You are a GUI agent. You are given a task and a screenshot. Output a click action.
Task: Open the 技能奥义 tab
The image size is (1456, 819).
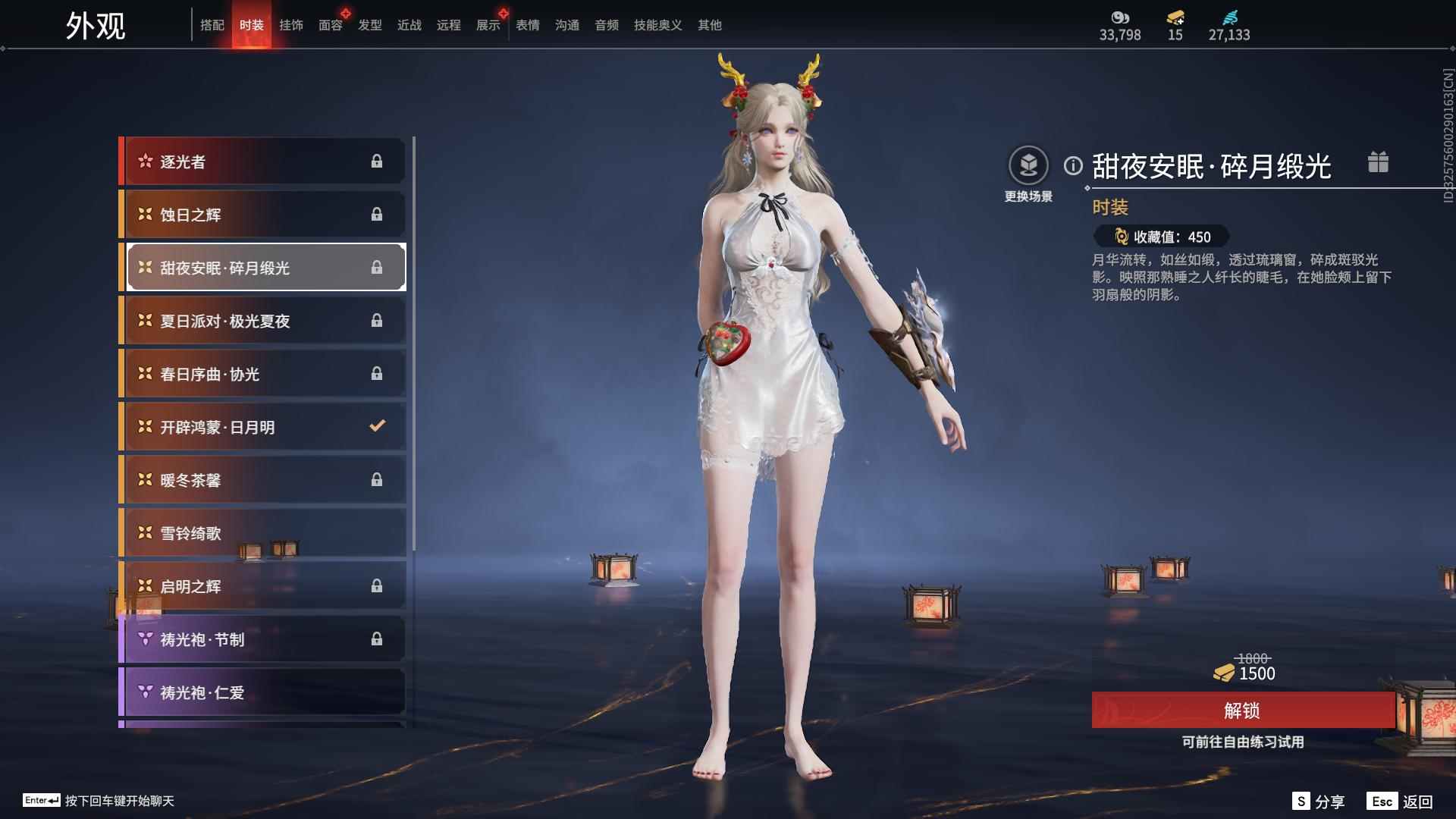[657, 24]
